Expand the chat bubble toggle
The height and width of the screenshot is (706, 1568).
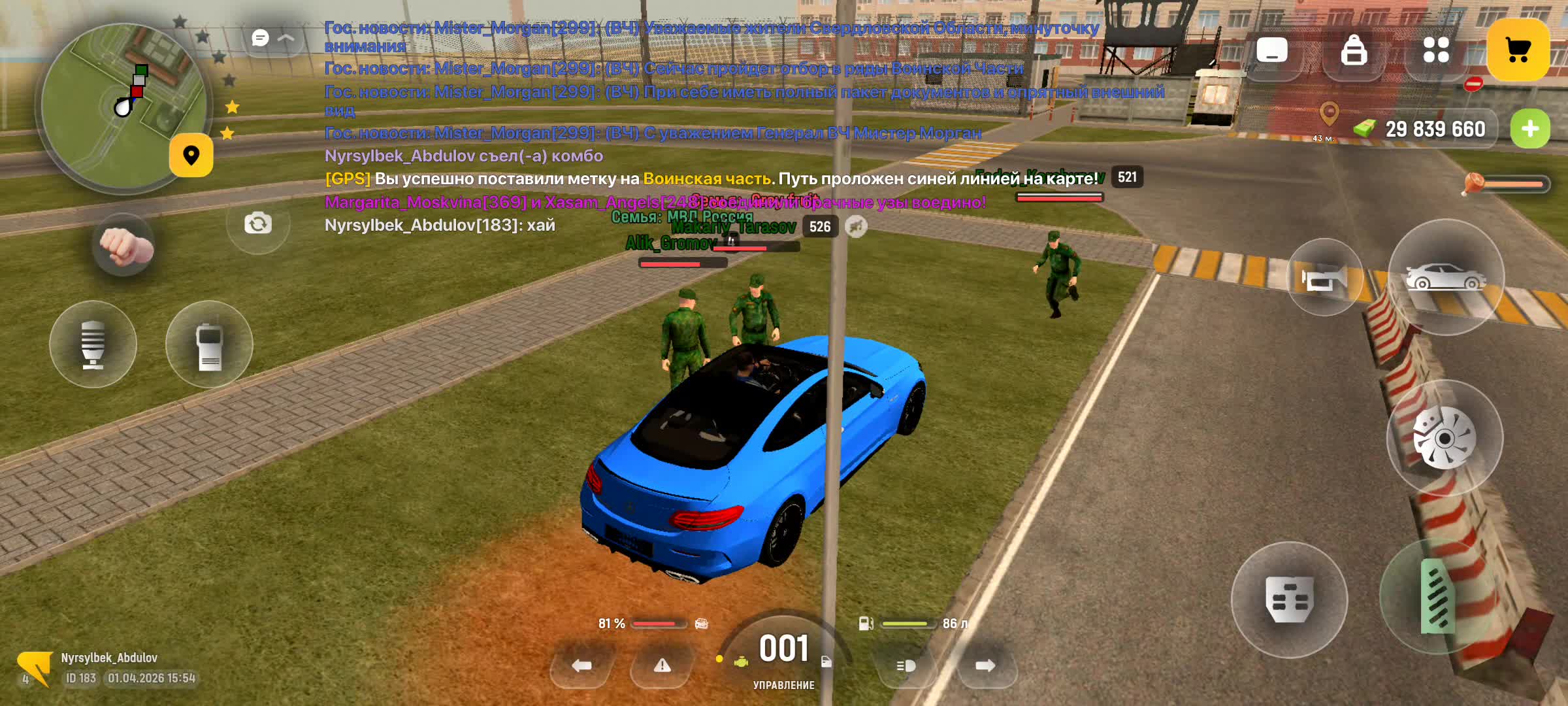pos(272,39)
